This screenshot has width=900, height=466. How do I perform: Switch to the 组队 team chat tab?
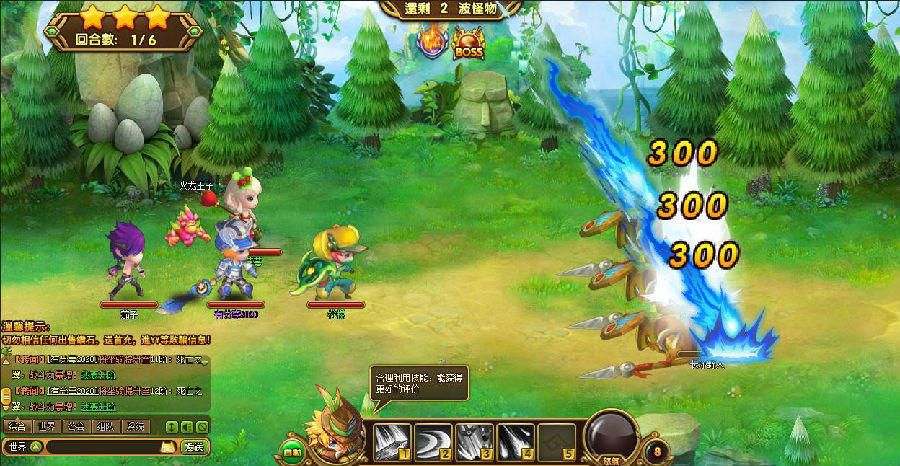[104, 427]
